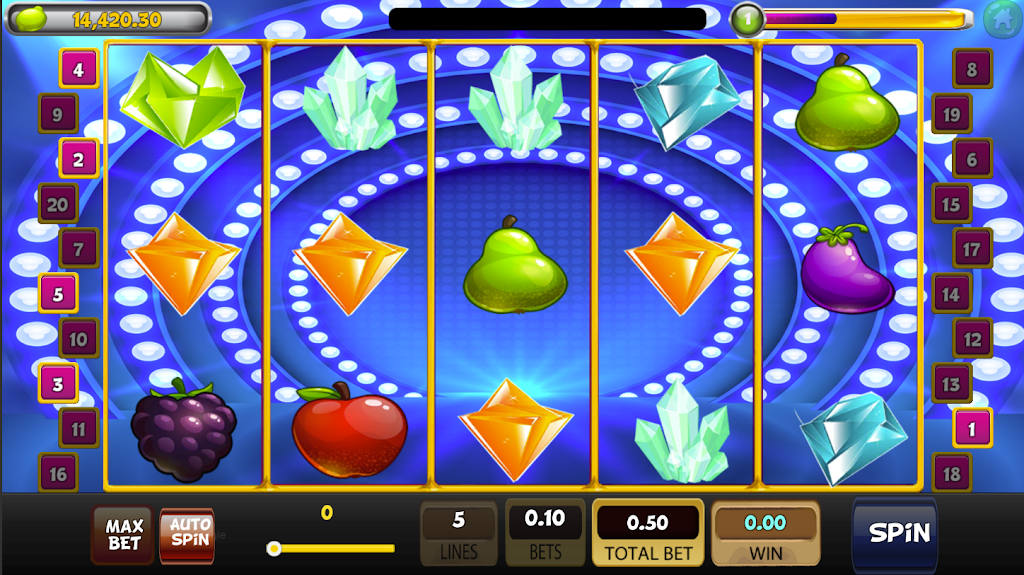Viewport: 1024px width, 575px height.
Task: Hit the MAX BET button
Action: [x=124, y=534]
